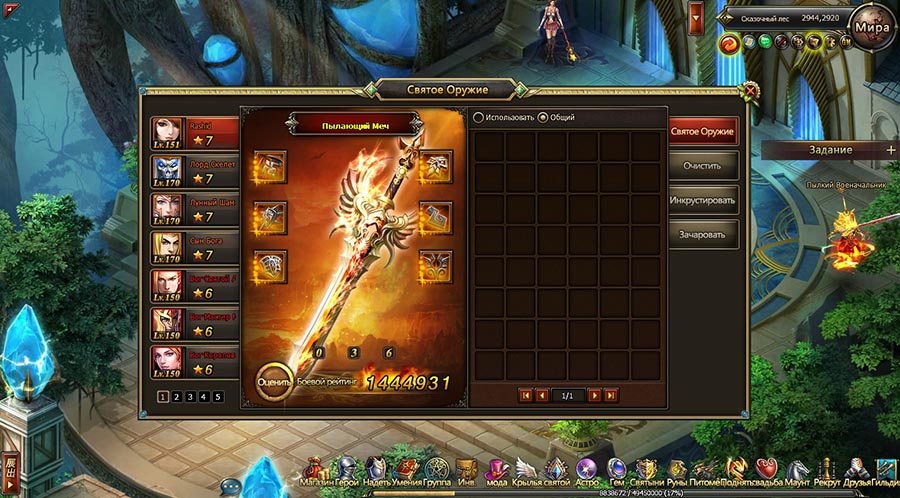Expand the Задание quest panel
The height and width of the screenshot is (498, 900).
tap(890, 150)
